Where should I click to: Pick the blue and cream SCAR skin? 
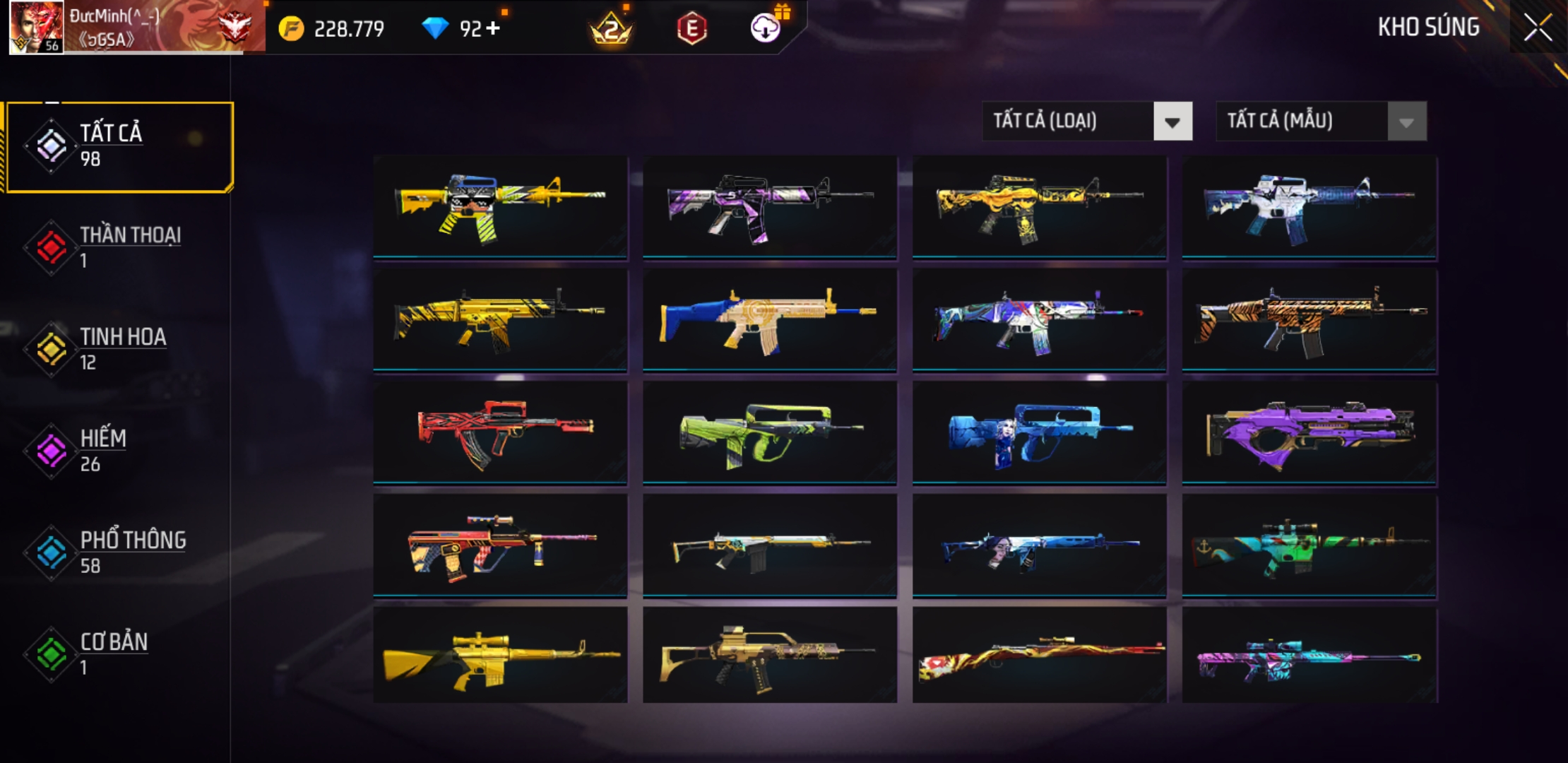[770, 319]
